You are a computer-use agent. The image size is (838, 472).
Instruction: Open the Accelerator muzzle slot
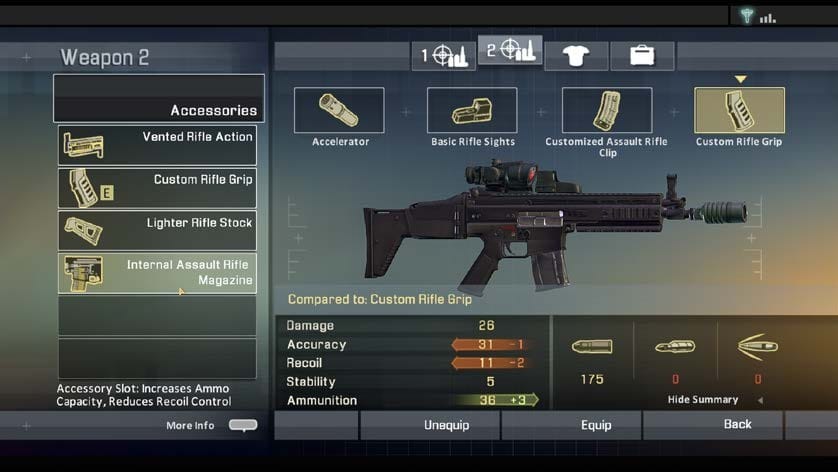pyautogui.click(x=339, y=111)
